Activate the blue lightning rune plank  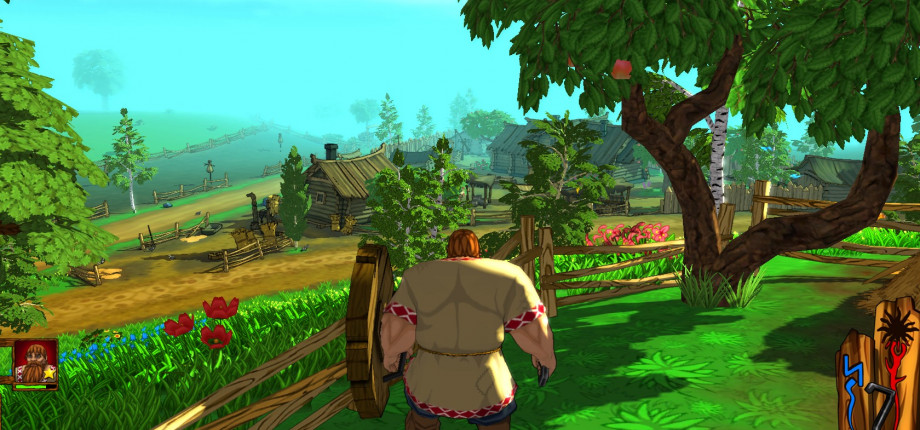coord(853,372)
